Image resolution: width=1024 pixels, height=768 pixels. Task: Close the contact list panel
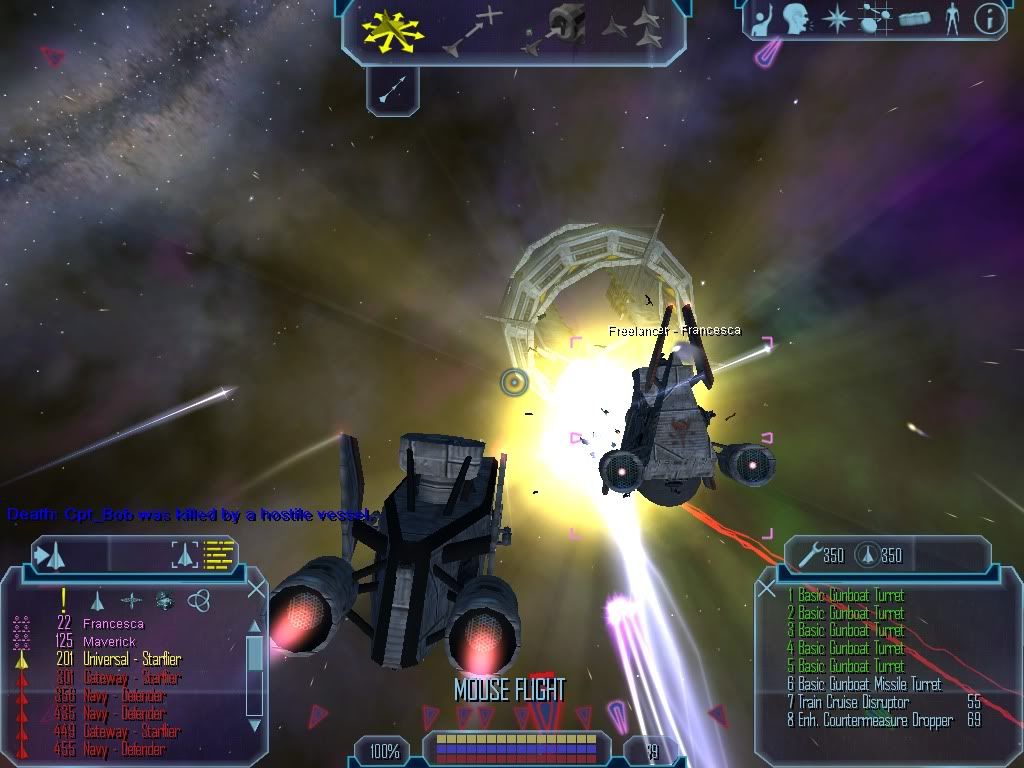click(x=256, y=589)
